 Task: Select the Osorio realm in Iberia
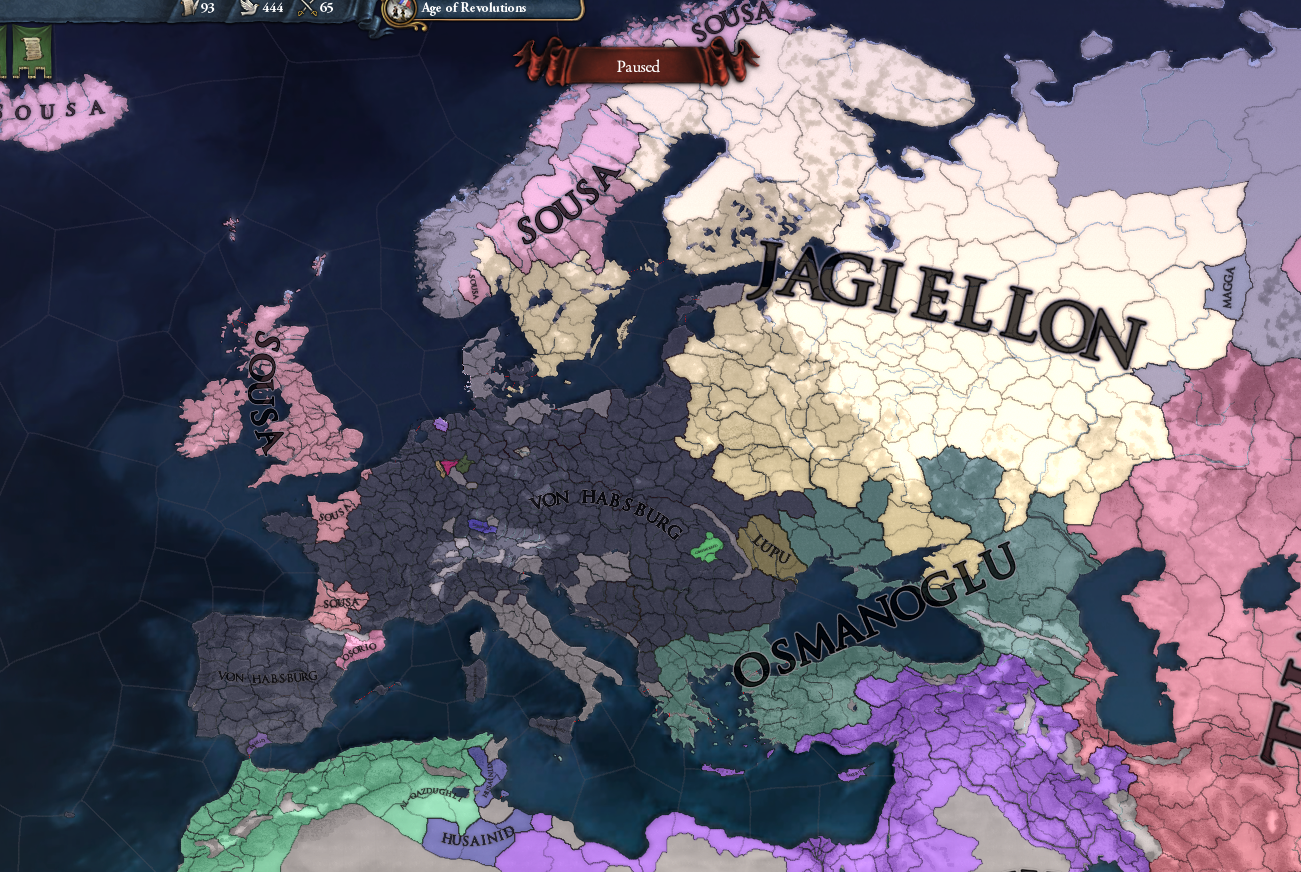click(362, 652)
